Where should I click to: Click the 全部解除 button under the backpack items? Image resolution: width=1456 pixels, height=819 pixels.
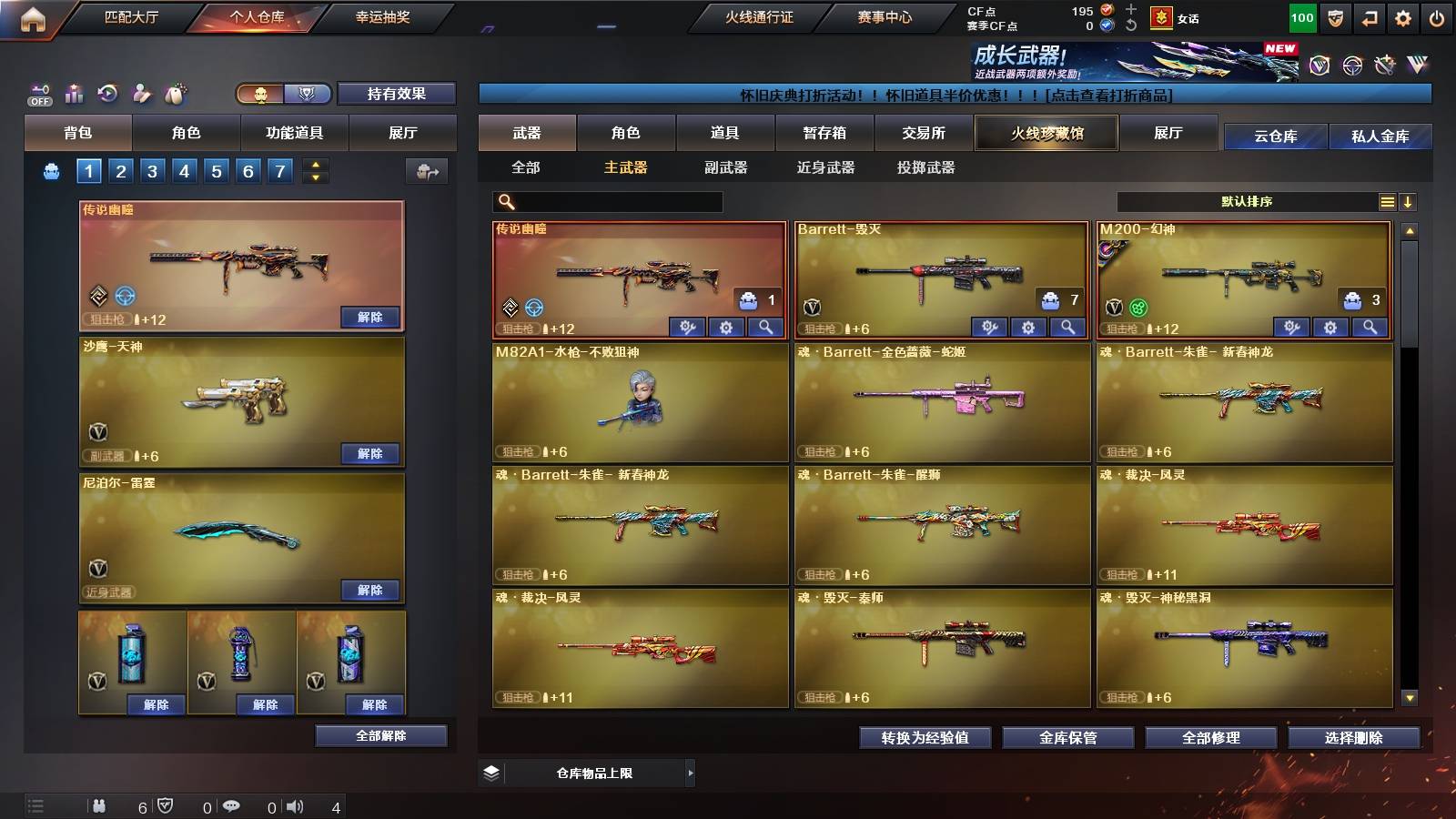point(380,735)
